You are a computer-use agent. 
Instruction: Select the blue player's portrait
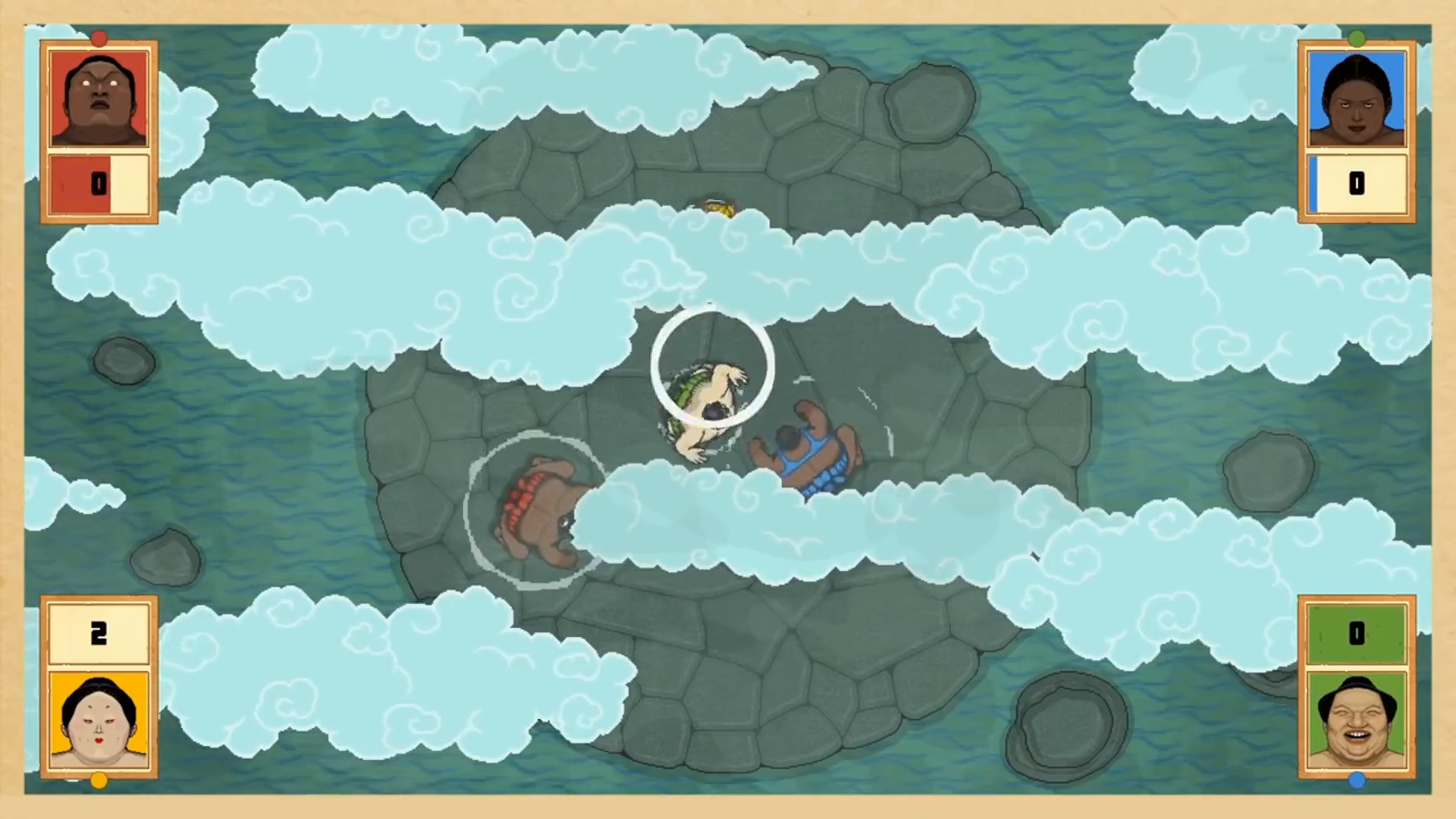1357,96
